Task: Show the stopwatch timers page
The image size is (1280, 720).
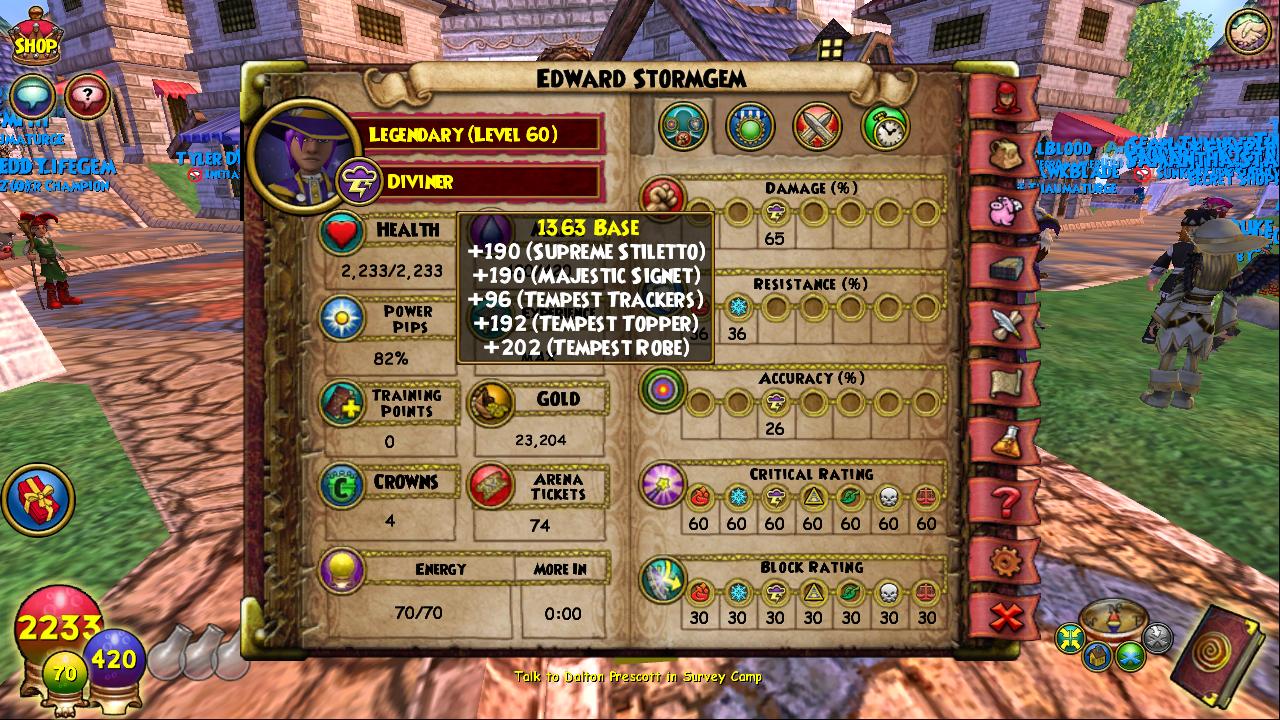Action: pyautogui.click(x=885, y=126)
